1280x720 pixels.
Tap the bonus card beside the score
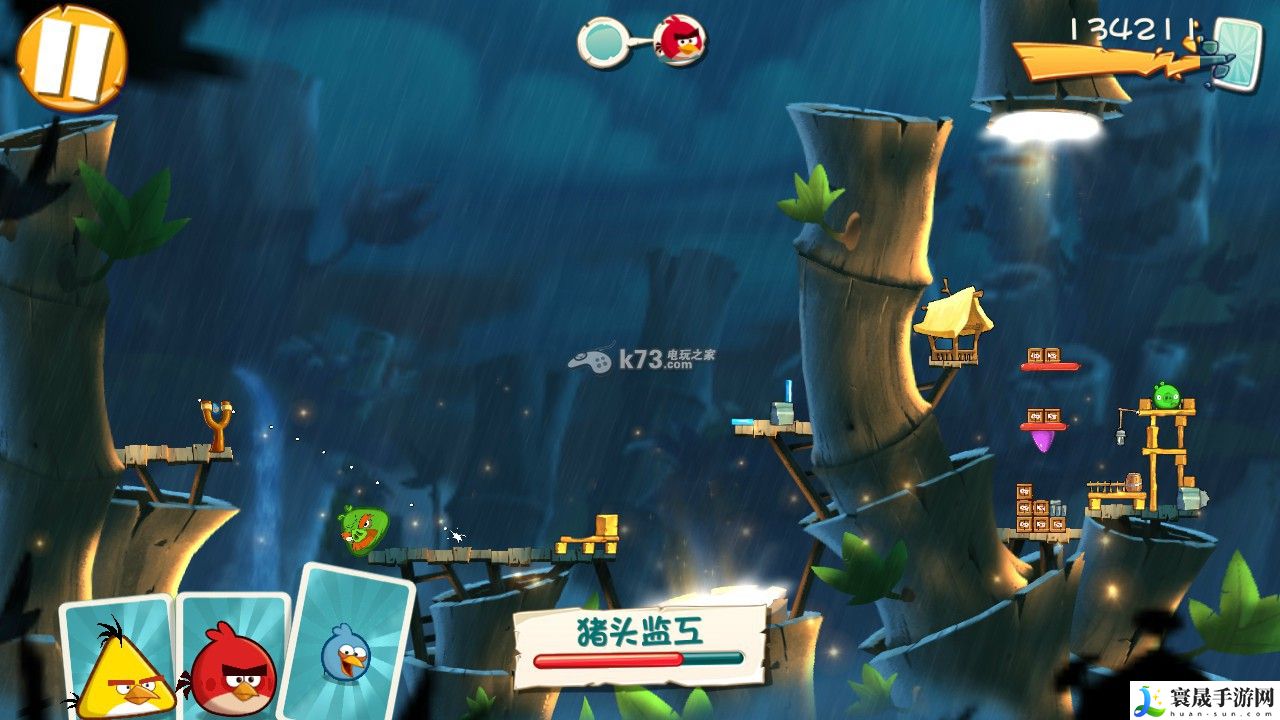click(x=1238, y=53)
